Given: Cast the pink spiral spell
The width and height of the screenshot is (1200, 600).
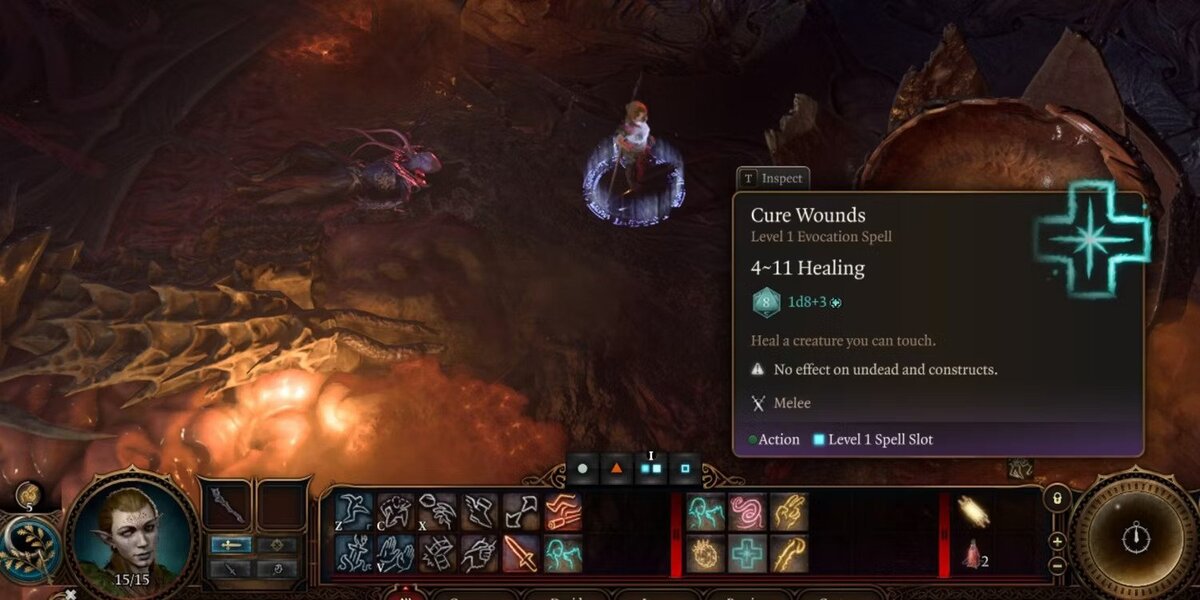Looking at the screenshot, I should (747, 511).
